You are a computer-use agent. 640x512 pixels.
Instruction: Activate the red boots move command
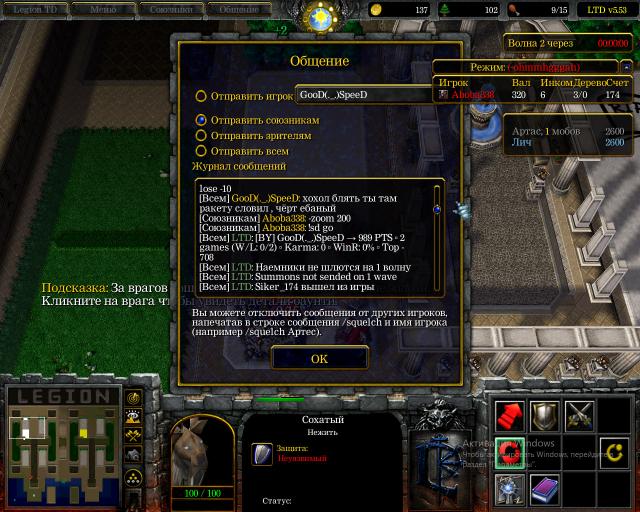(x=510, y=415)
